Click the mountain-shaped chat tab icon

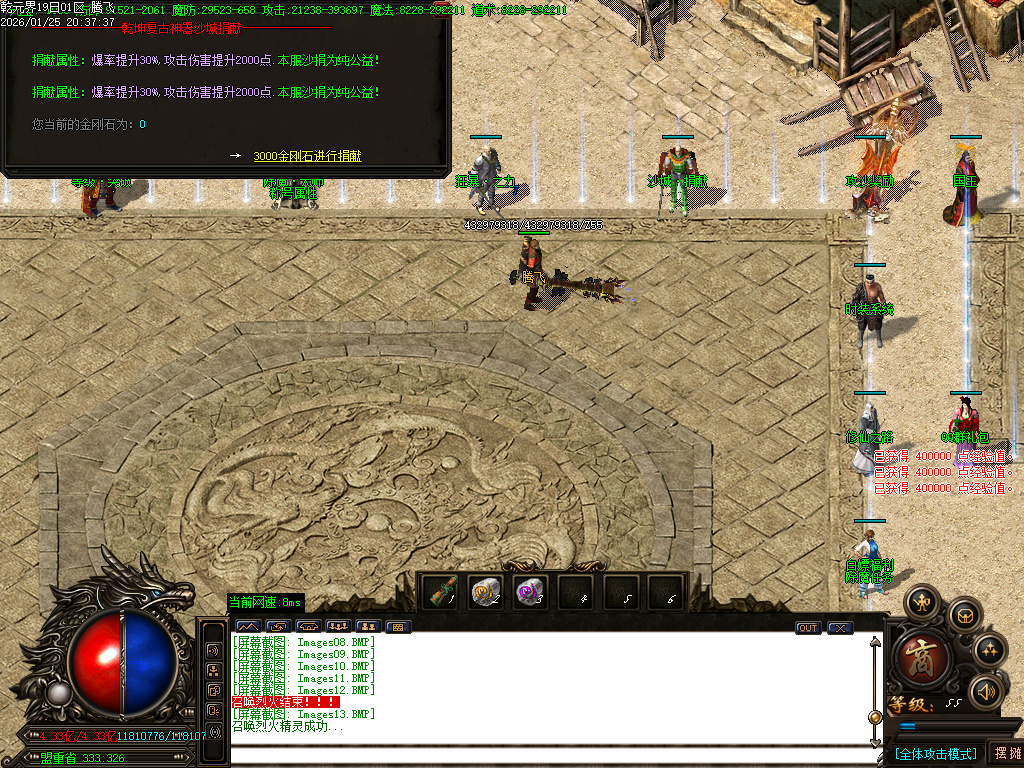pos(246,627)
